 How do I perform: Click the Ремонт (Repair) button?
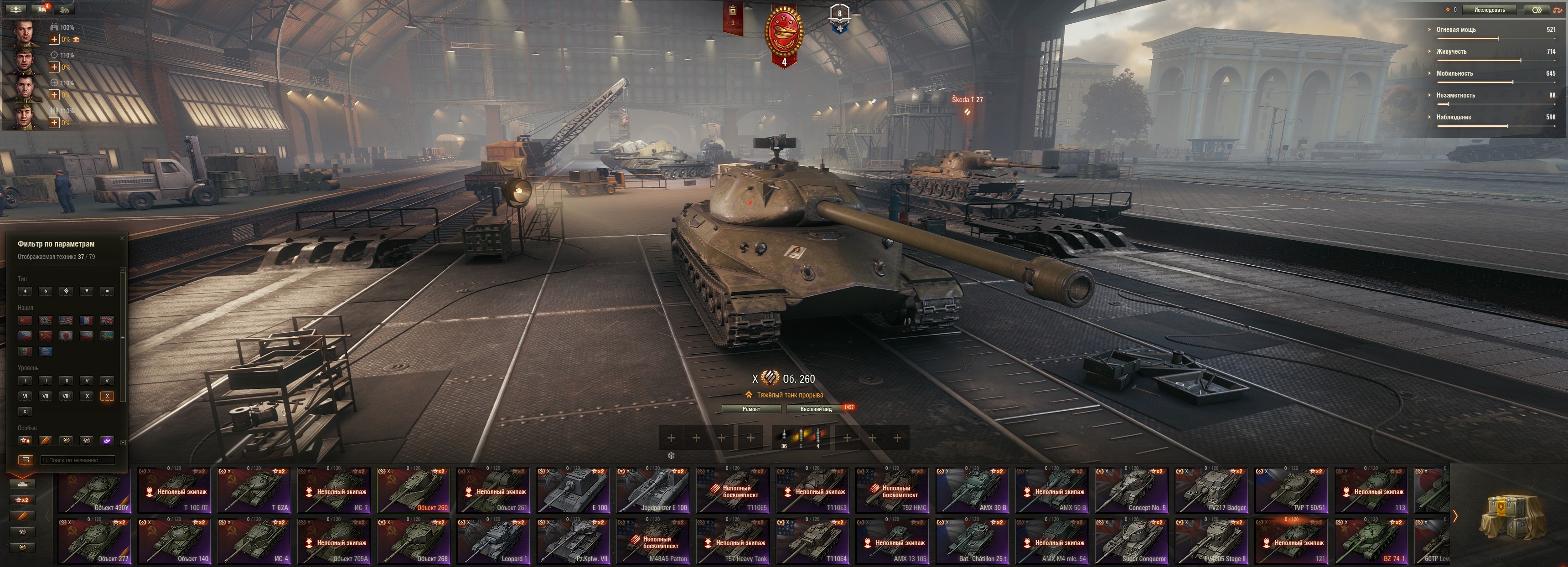pyautogui.click(x=751, y=409)
